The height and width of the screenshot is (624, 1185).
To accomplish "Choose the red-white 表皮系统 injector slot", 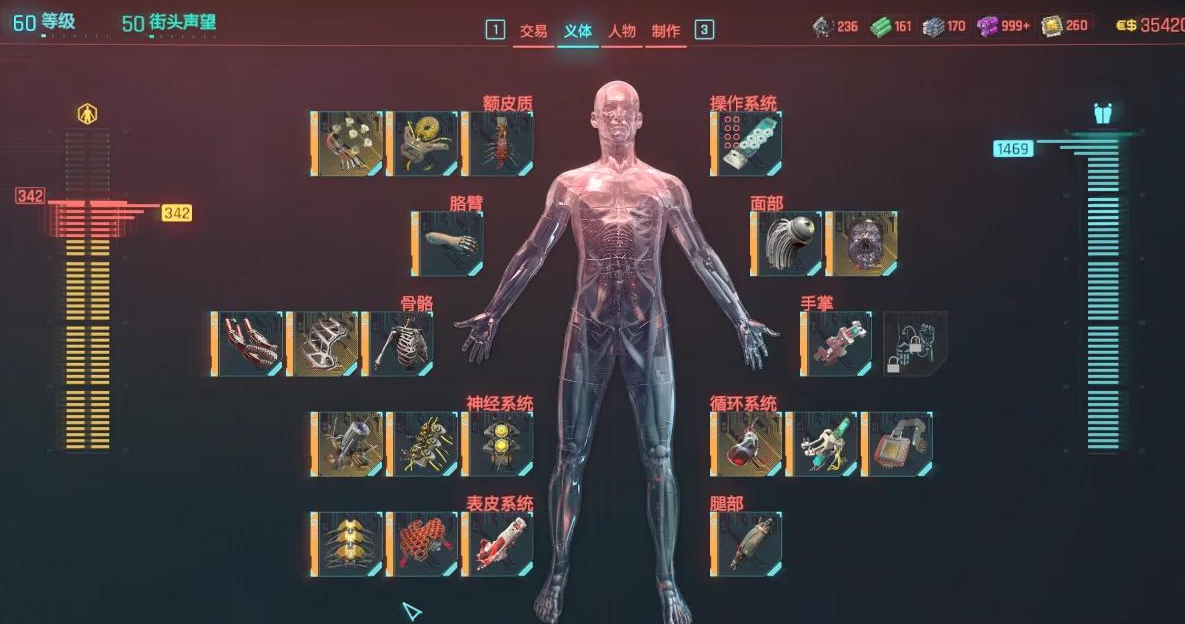I will tap(498, 544).
